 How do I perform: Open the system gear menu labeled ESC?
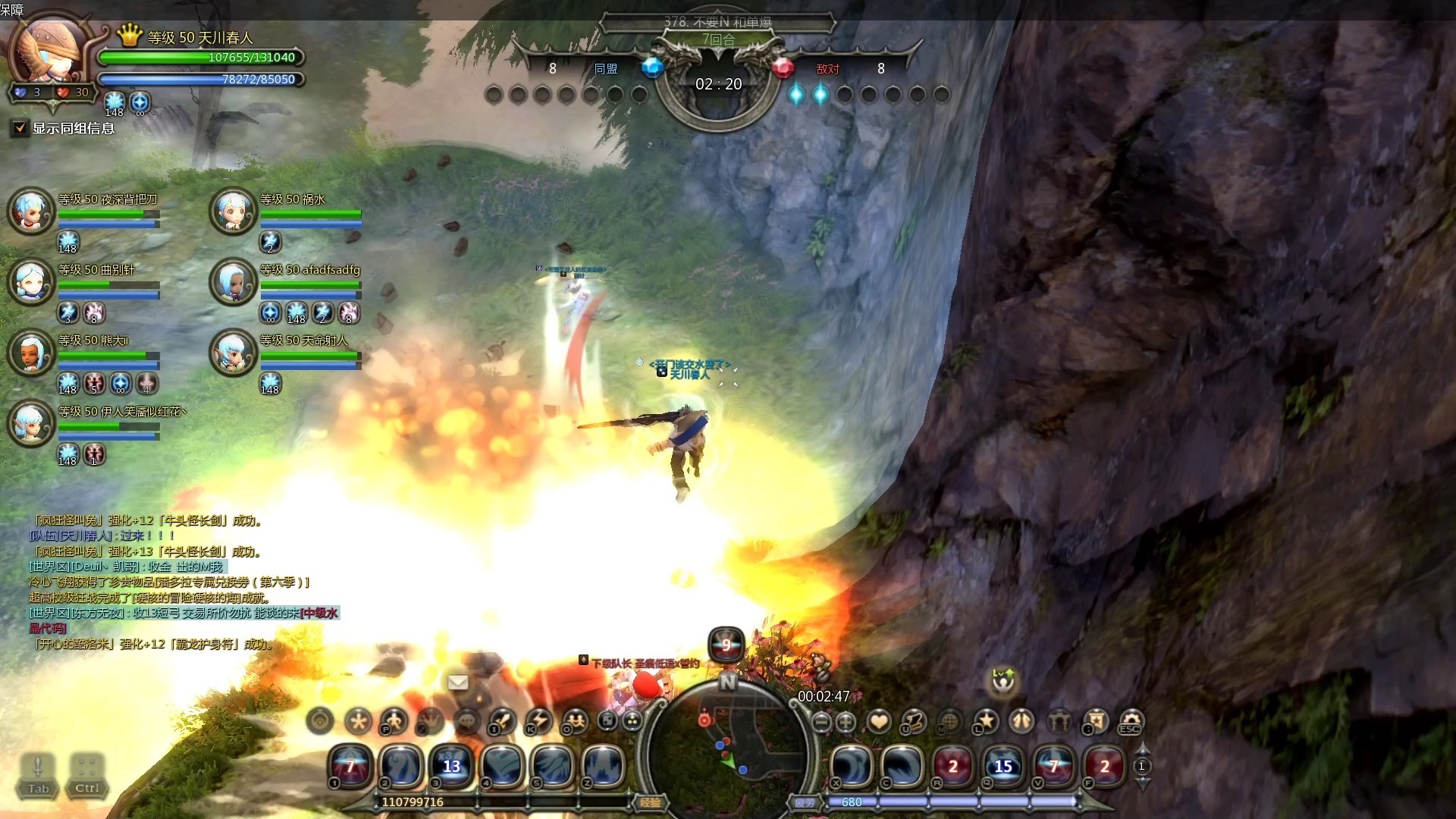tap(1130, 721)
